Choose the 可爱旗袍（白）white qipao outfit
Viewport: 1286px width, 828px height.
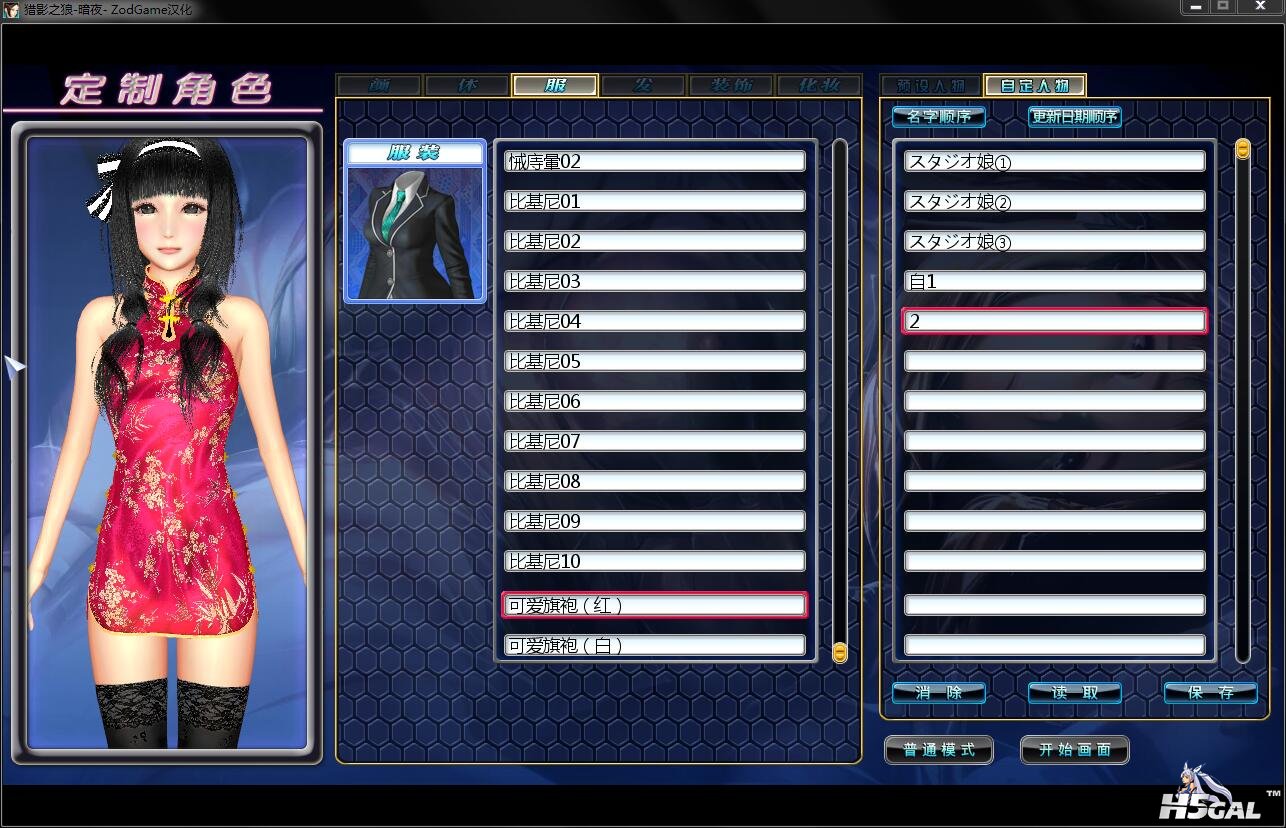tap(655, 645)
